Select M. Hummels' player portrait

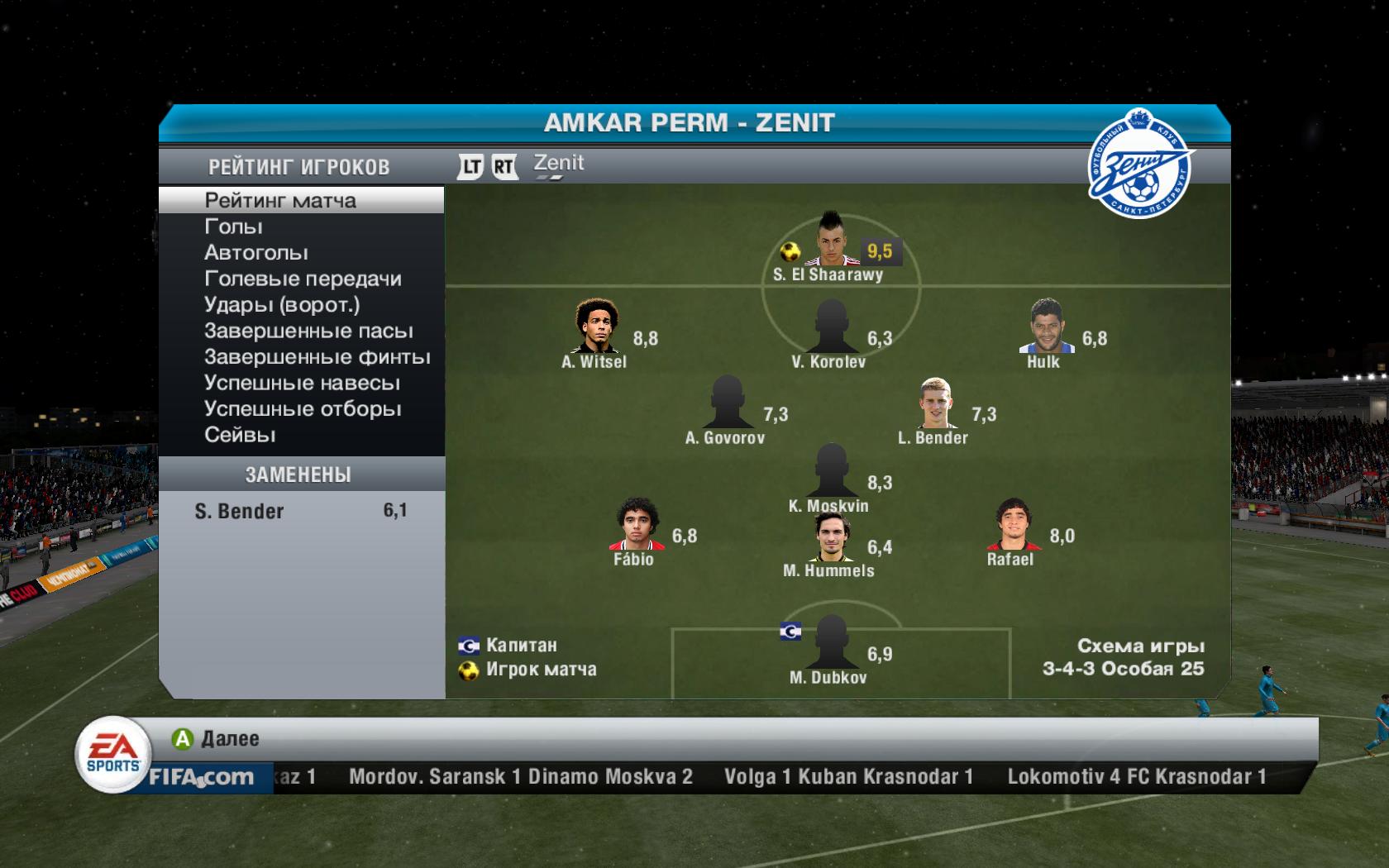point(831,537)
